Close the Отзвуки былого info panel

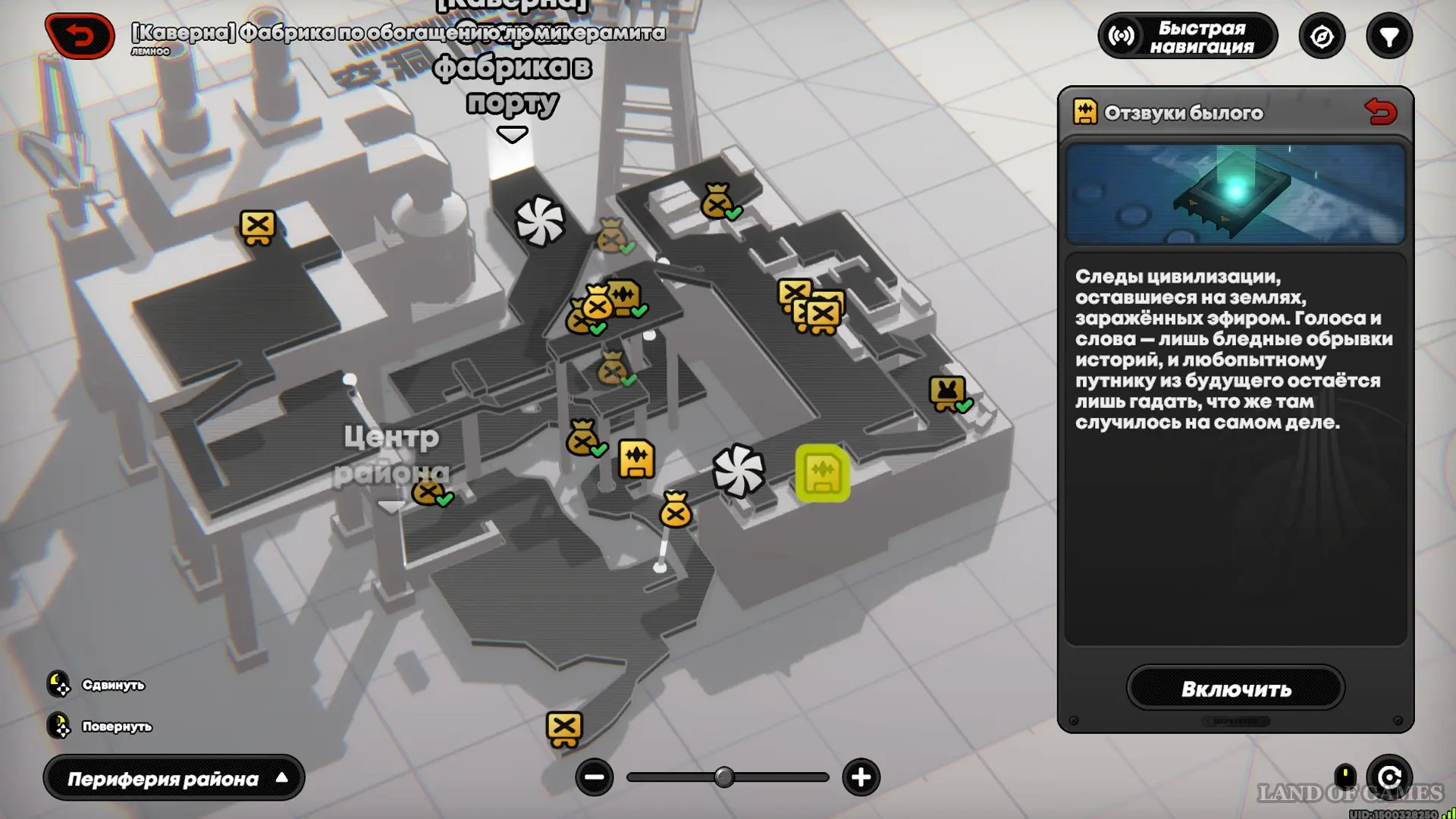point(1380,112)
